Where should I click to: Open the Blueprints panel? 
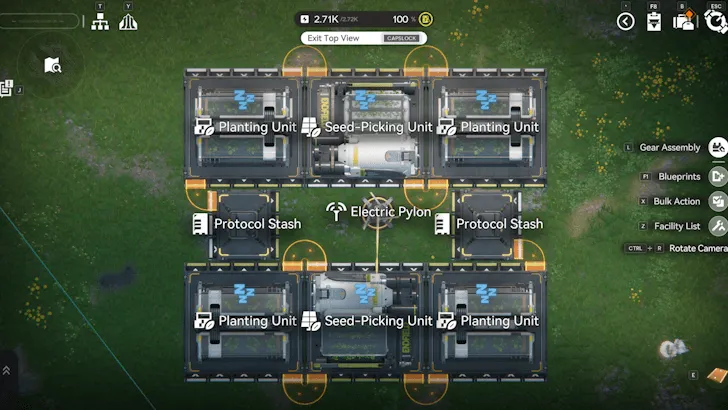[x=717, y=176]
